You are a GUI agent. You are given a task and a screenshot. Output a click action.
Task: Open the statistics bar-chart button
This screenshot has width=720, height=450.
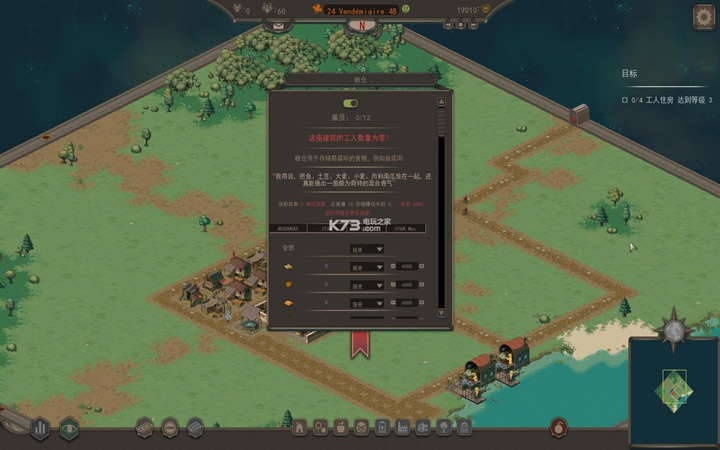tap(40, 428)
